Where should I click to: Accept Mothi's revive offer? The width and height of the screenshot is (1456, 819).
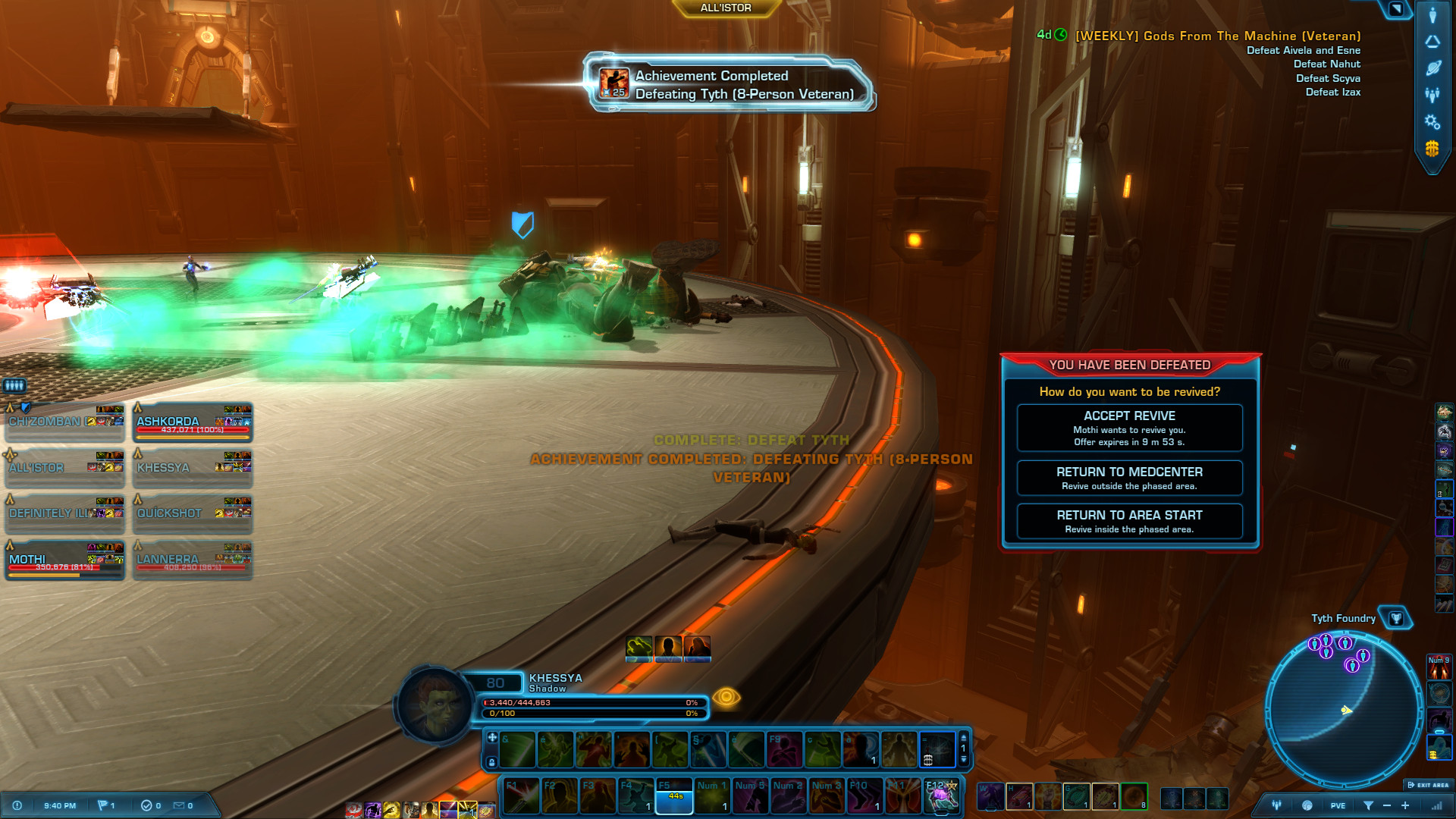tap(1129, 428)
